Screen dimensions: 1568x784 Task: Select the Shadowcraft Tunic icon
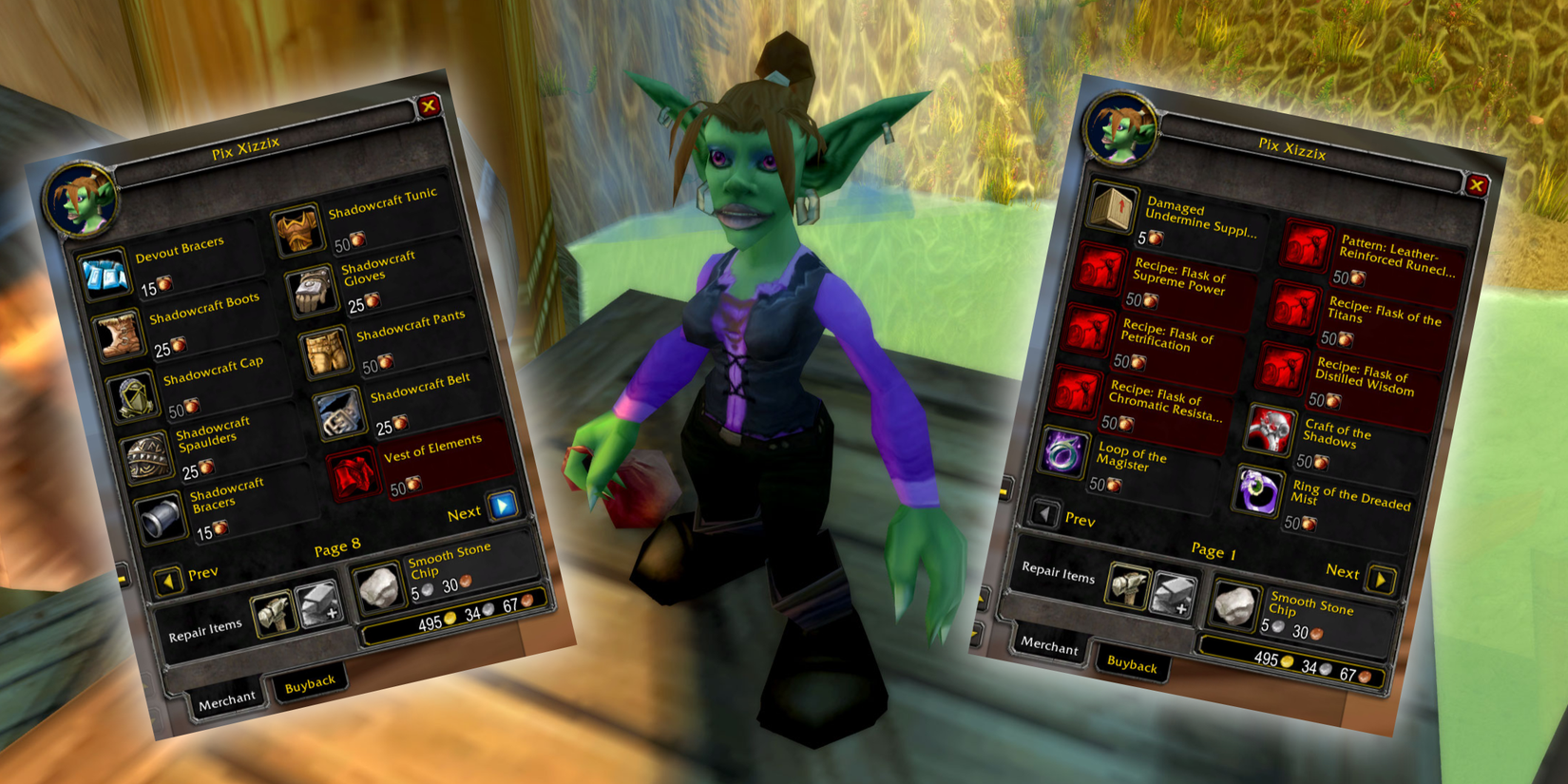pyautogui.click(x=297, y=227)
